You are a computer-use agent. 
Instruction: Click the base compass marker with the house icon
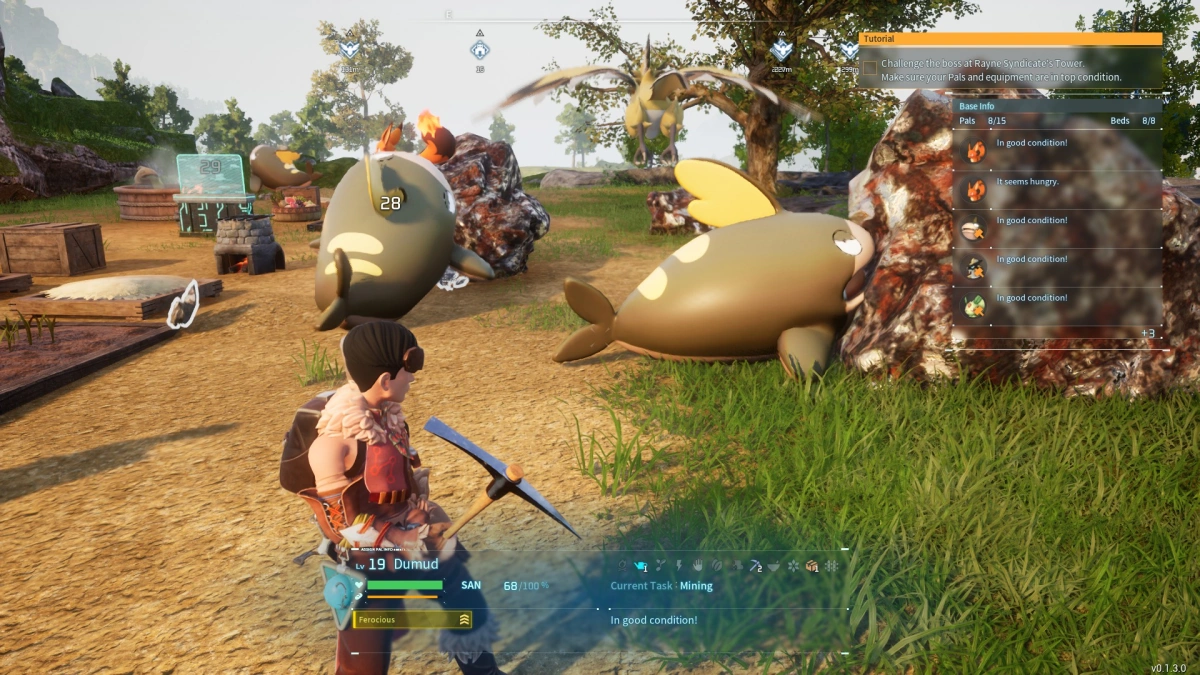(x=480, y=48)
